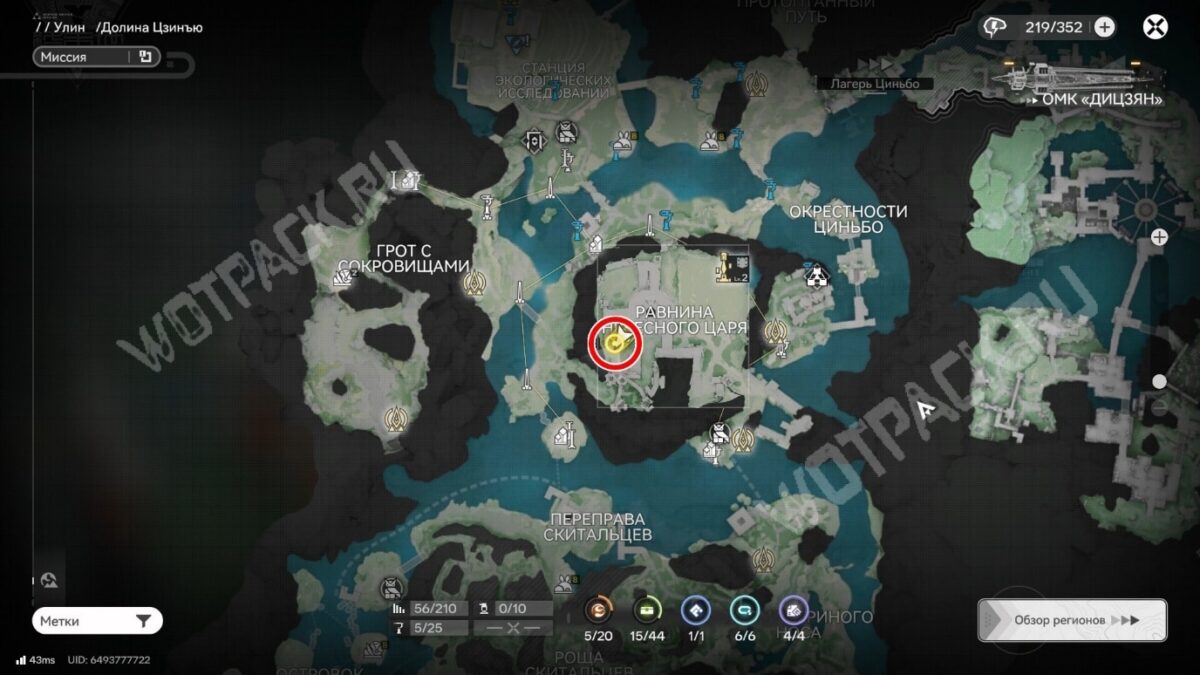The image size is (1200, 675).
Task: Select the red-circled yellow map marker
Action: (615, 345)
